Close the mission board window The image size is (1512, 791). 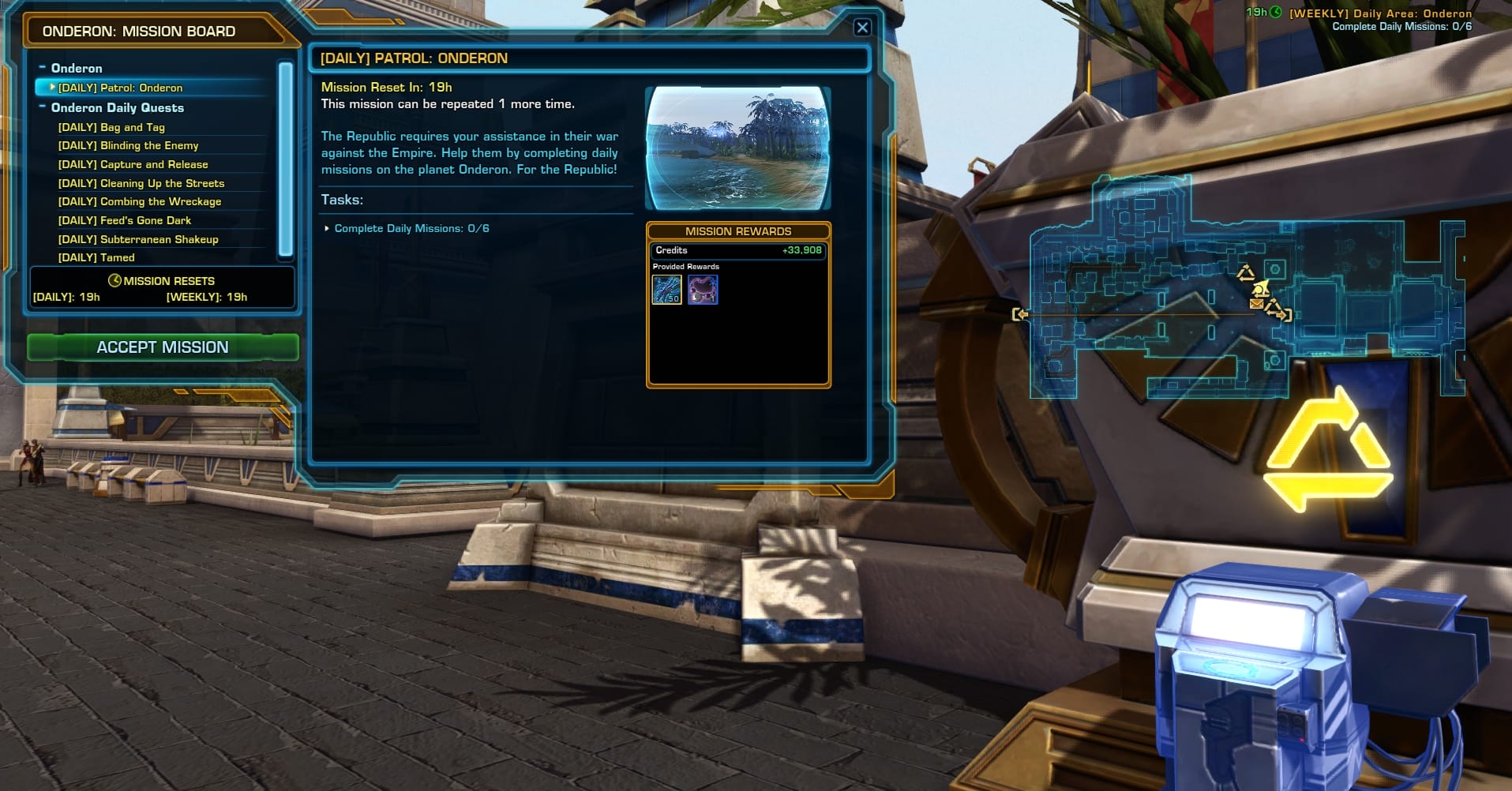coord(862,28)
